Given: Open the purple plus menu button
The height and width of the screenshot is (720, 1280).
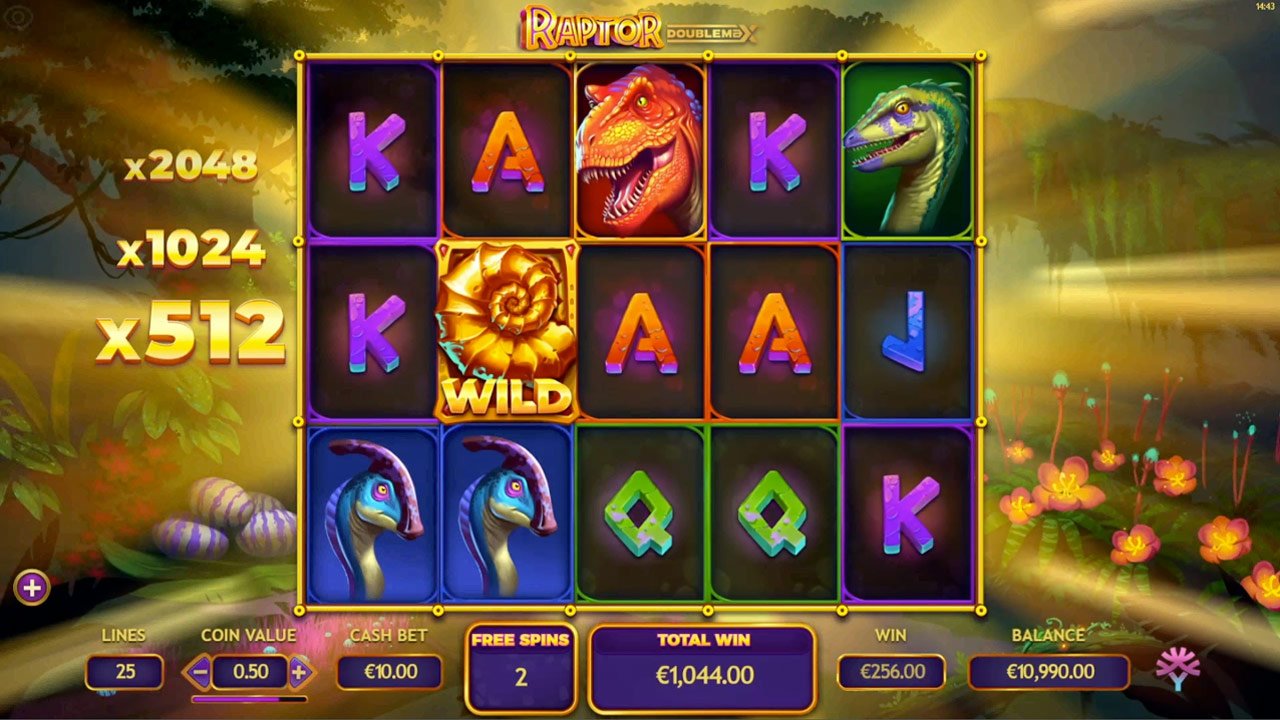Looking at the screenshot, I should [32, 588].
